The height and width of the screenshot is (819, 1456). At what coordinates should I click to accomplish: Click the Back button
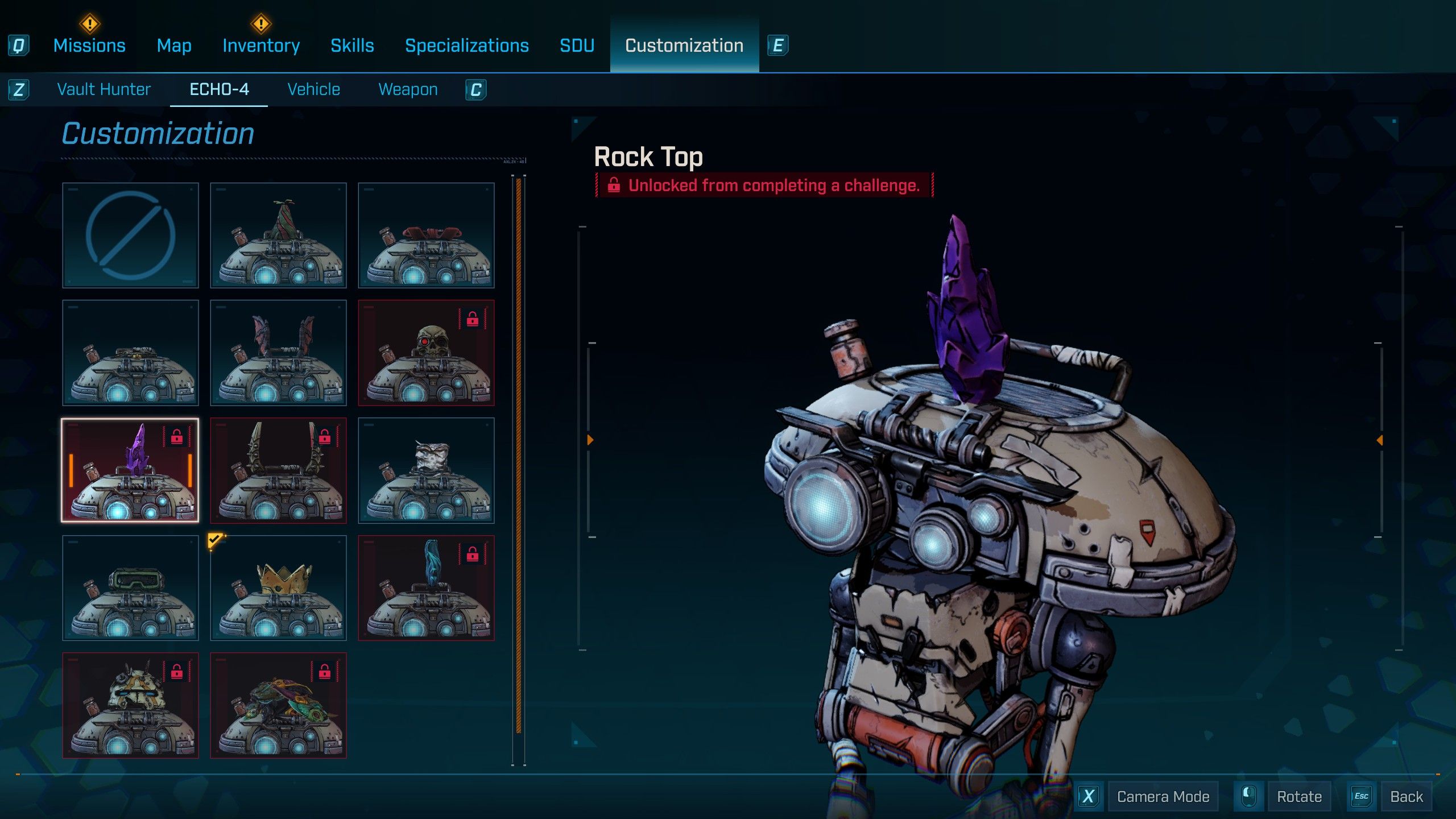(1406, 797)
